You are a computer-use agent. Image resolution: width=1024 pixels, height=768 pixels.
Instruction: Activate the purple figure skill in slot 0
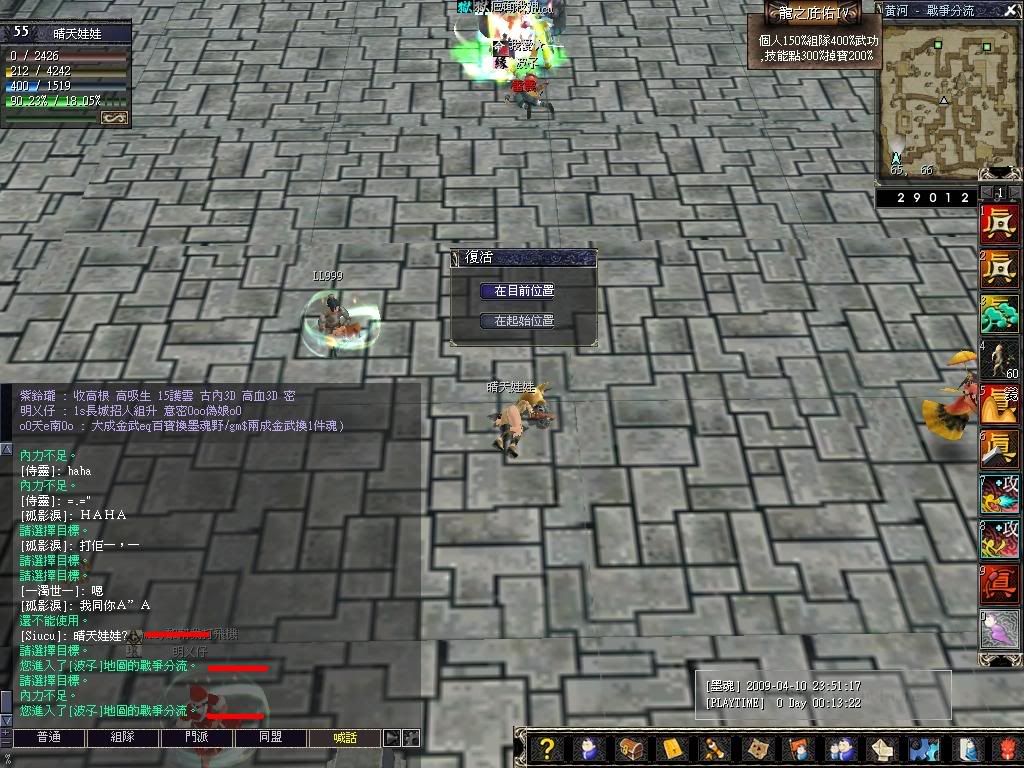click(999, 630)
